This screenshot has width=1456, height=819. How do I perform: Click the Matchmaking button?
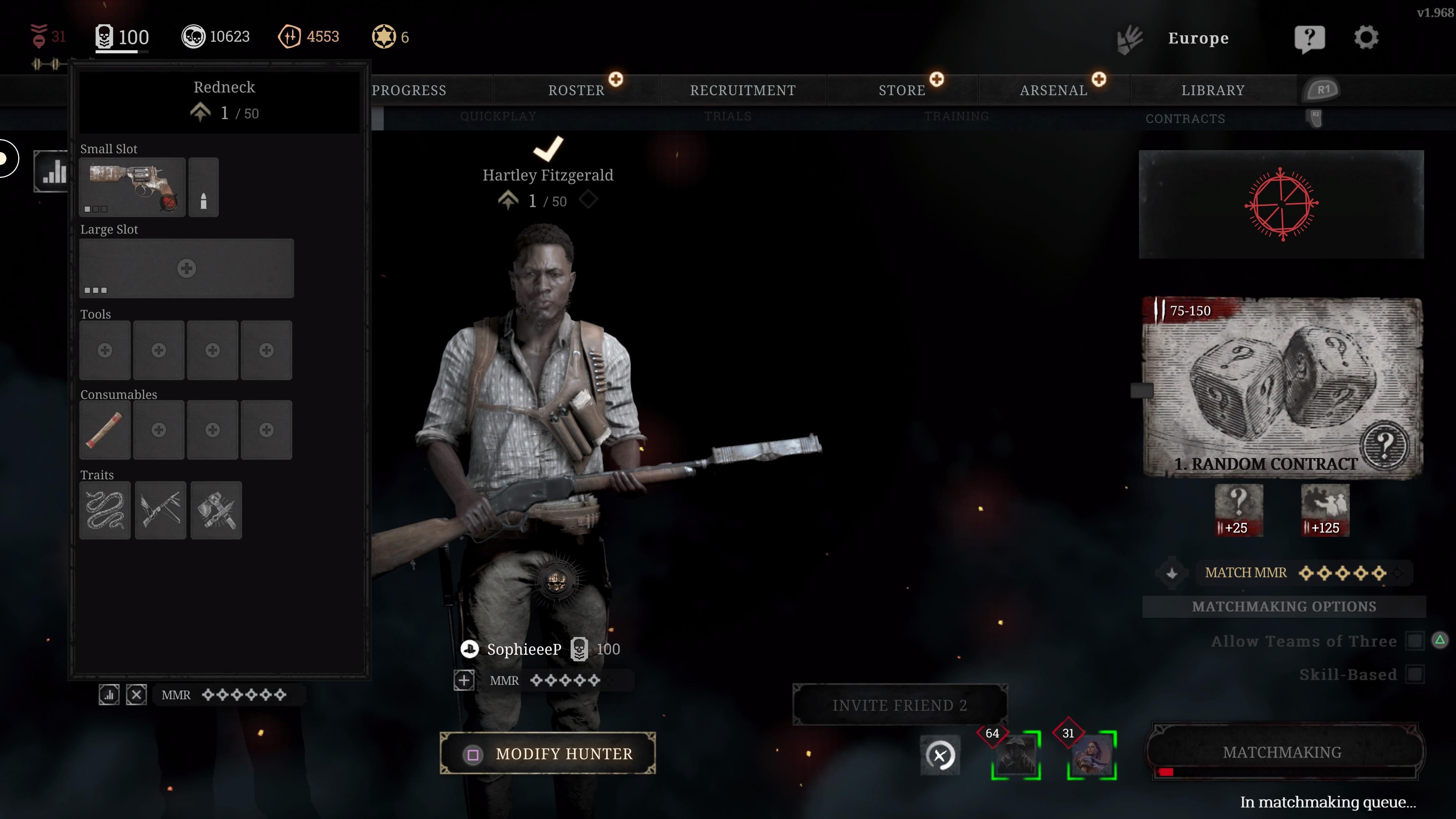pyautogui.click(x=1282, y=752)
